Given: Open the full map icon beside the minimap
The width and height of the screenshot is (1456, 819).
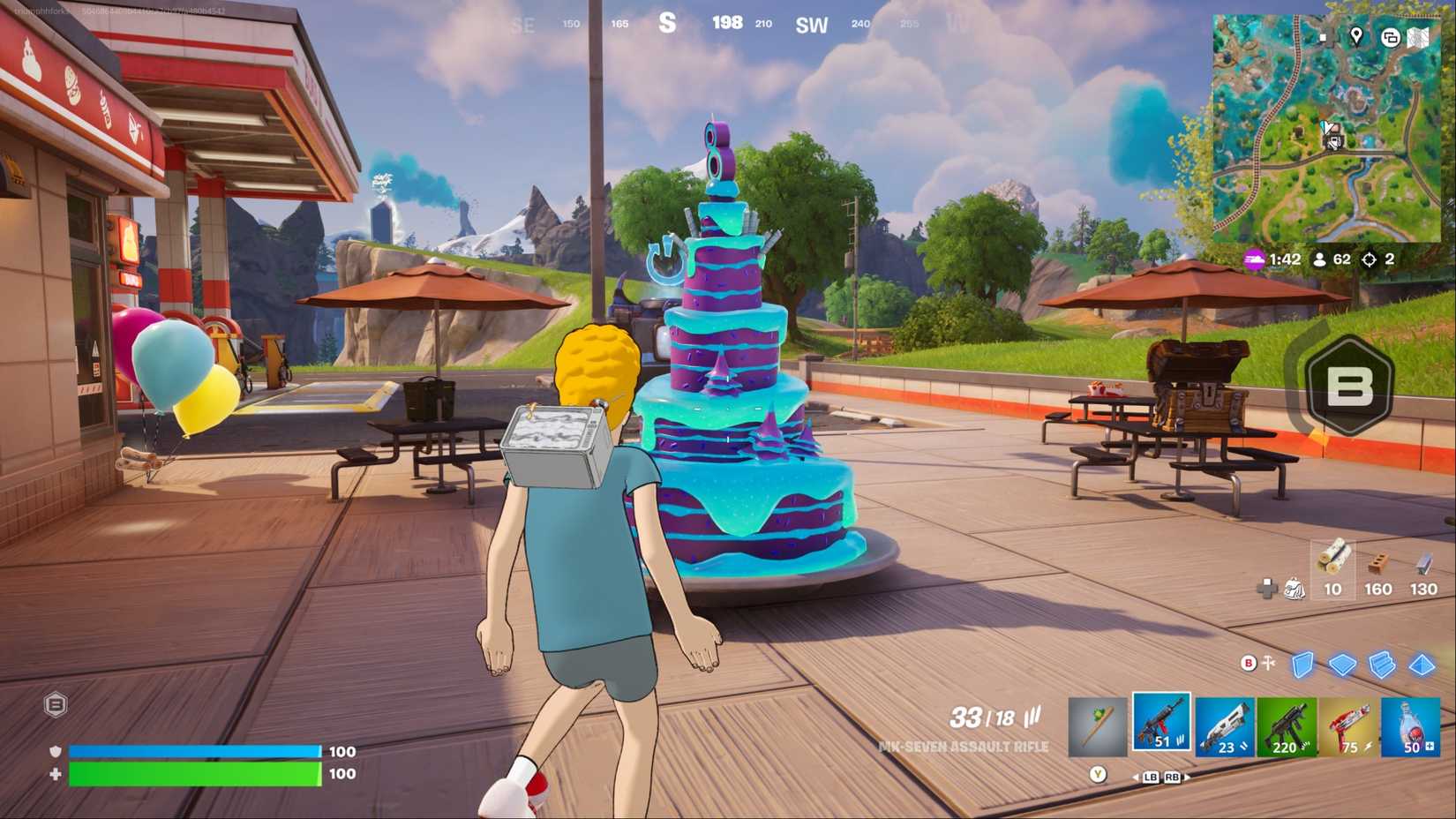Looking at the screenshot, I should click(x=1417, y=38).
